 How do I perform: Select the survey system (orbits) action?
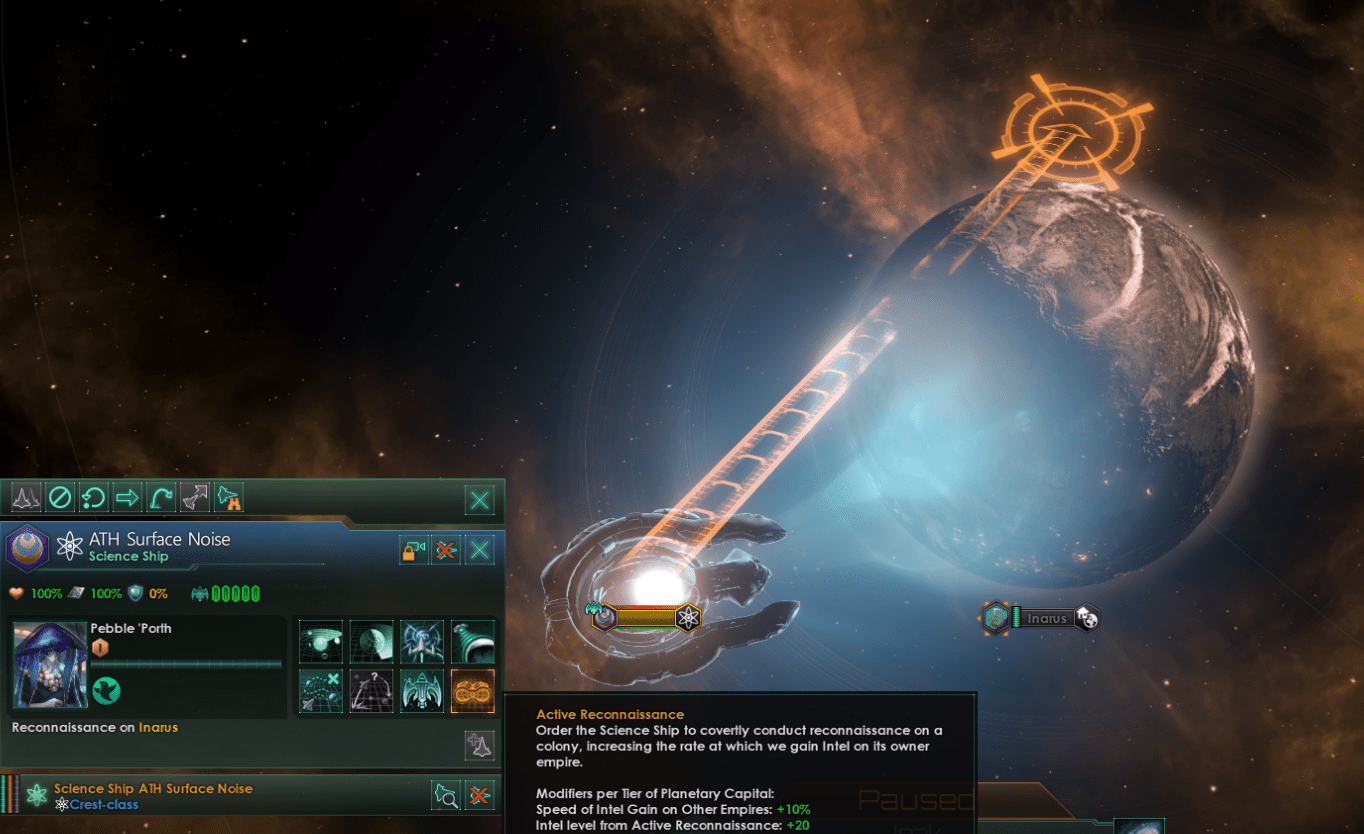[321, 642]
